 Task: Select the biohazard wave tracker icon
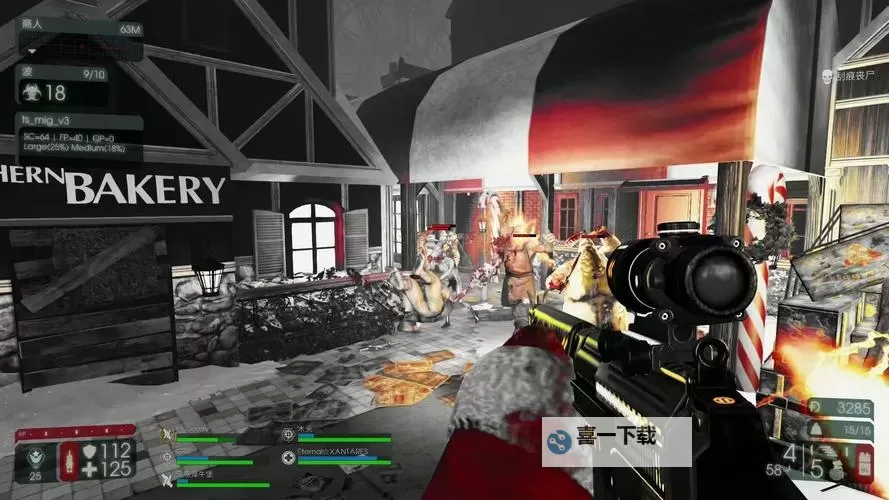click(29, 93)
